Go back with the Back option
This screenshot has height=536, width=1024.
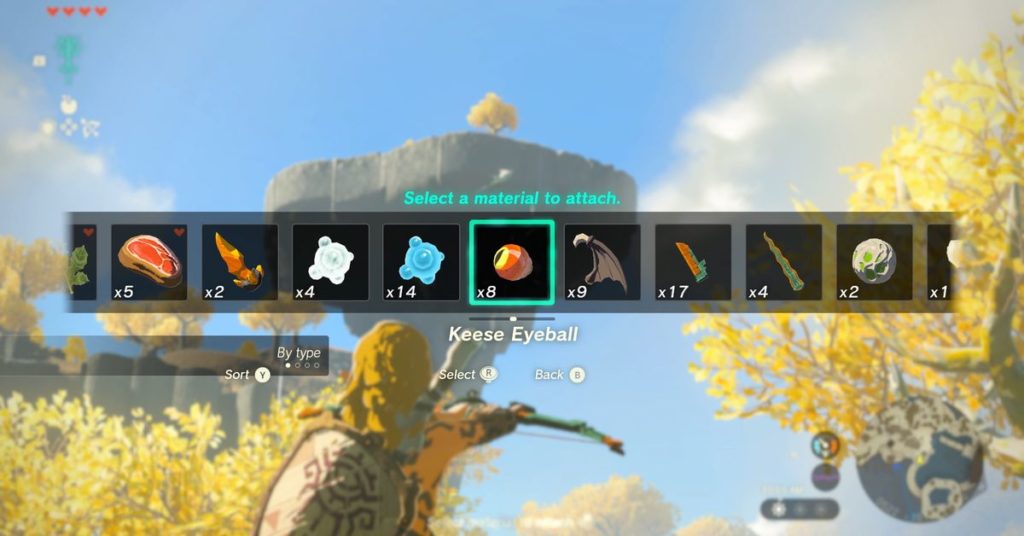coord(560,375)
